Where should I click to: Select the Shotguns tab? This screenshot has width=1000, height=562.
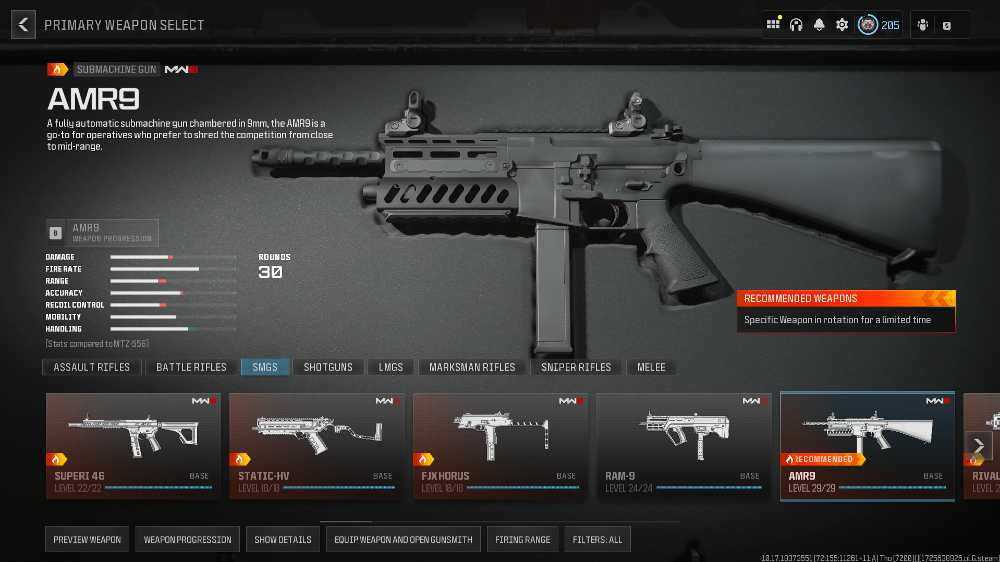[328, 367]
